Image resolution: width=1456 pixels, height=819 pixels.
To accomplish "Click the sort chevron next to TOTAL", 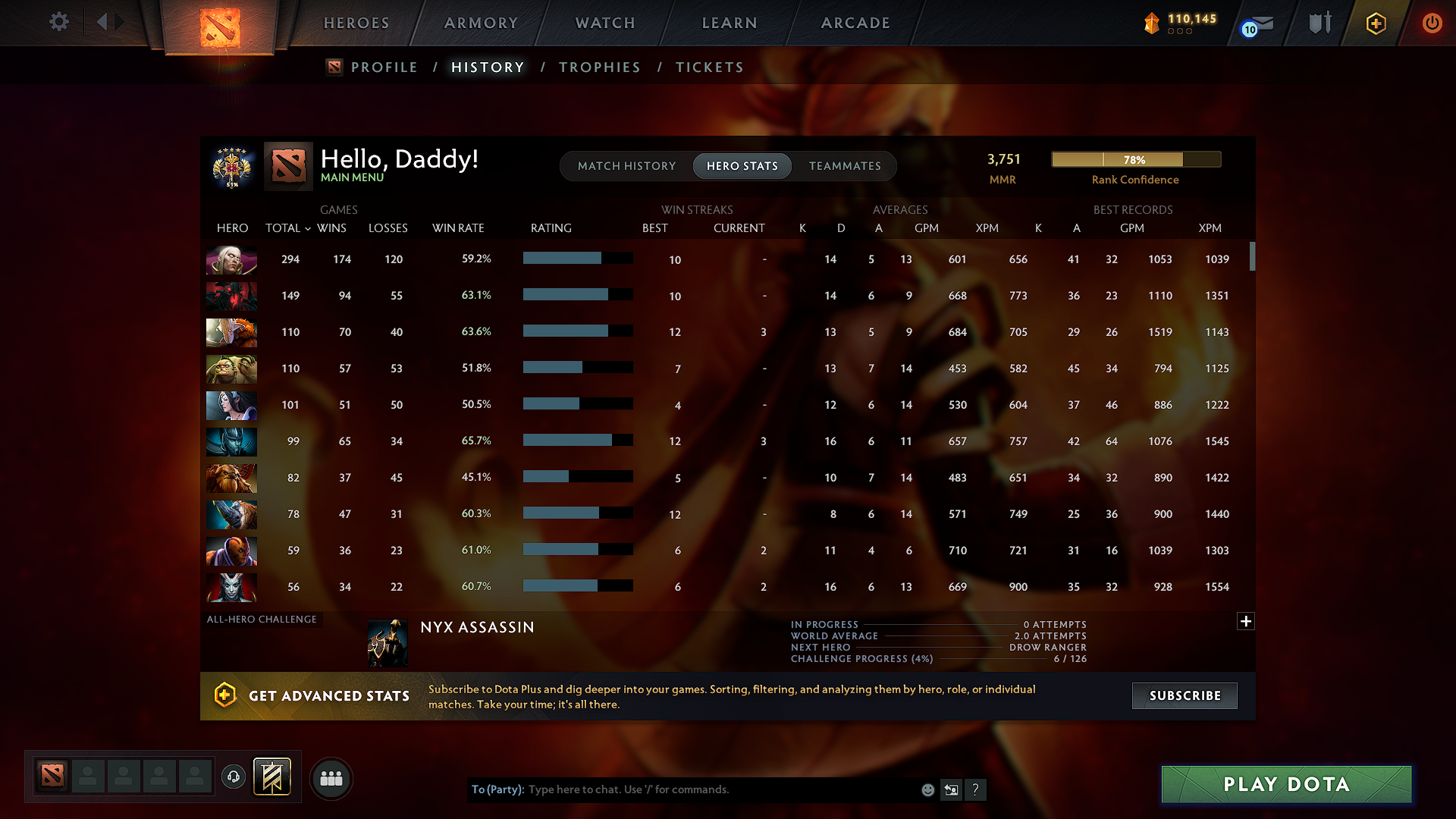I will click(x=307, y=228).
